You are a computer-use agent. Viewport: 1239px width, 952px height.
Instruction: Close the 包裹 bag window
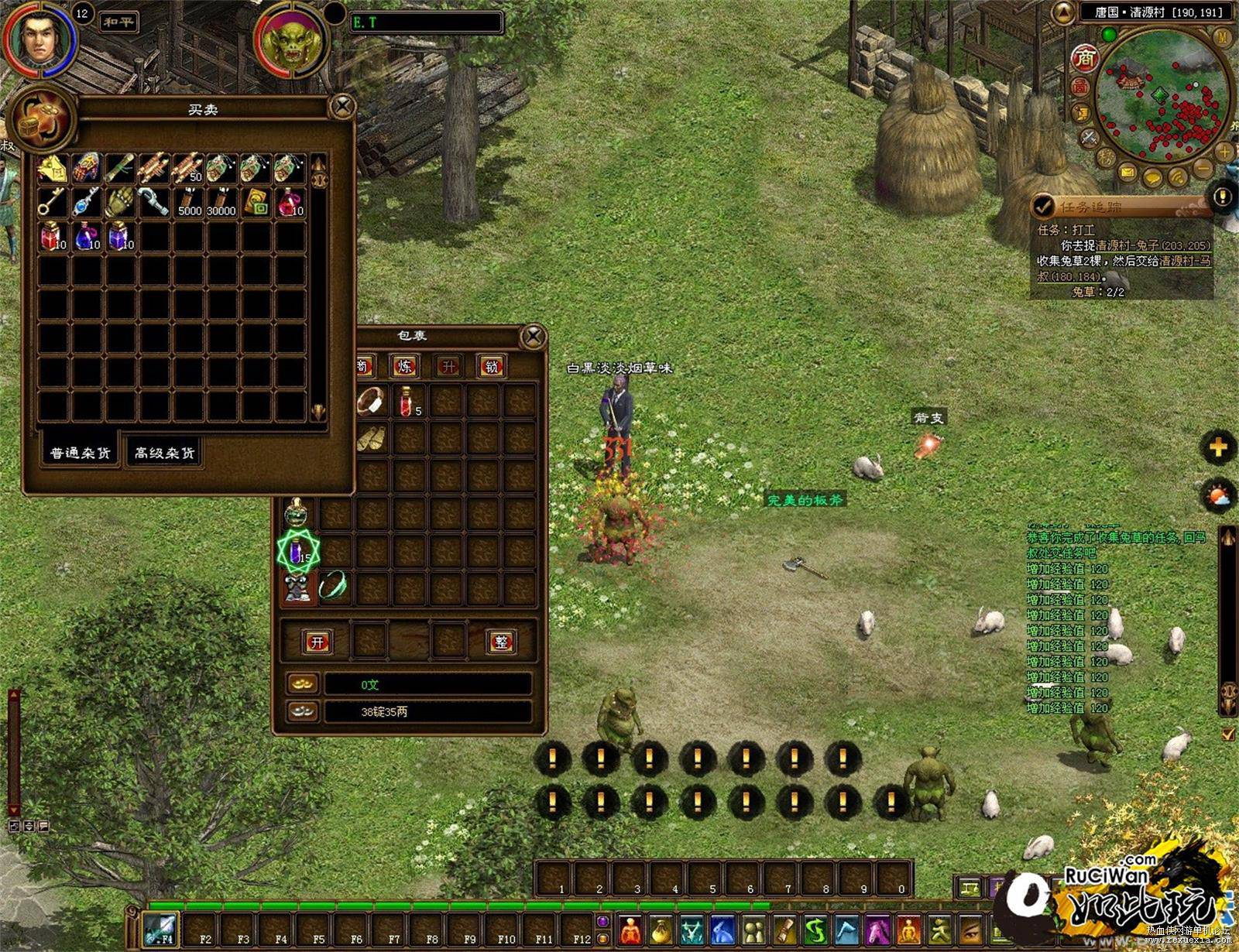coord(532,337)
